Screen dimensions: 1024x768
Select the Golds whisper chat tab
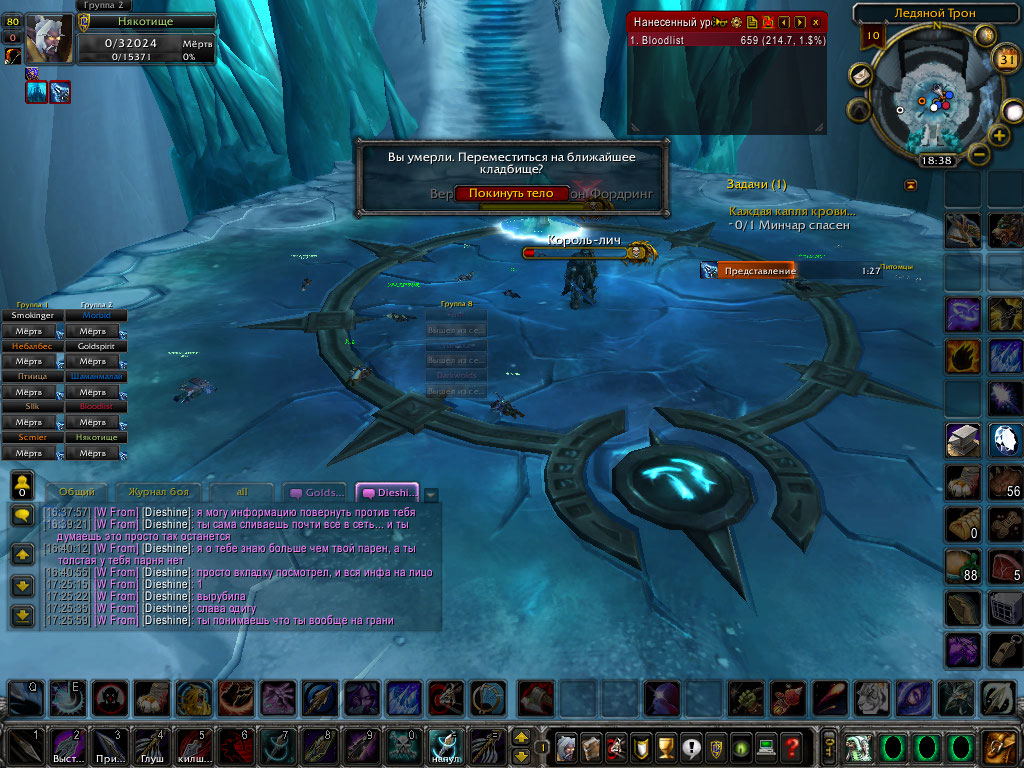(x=318, y=492)
